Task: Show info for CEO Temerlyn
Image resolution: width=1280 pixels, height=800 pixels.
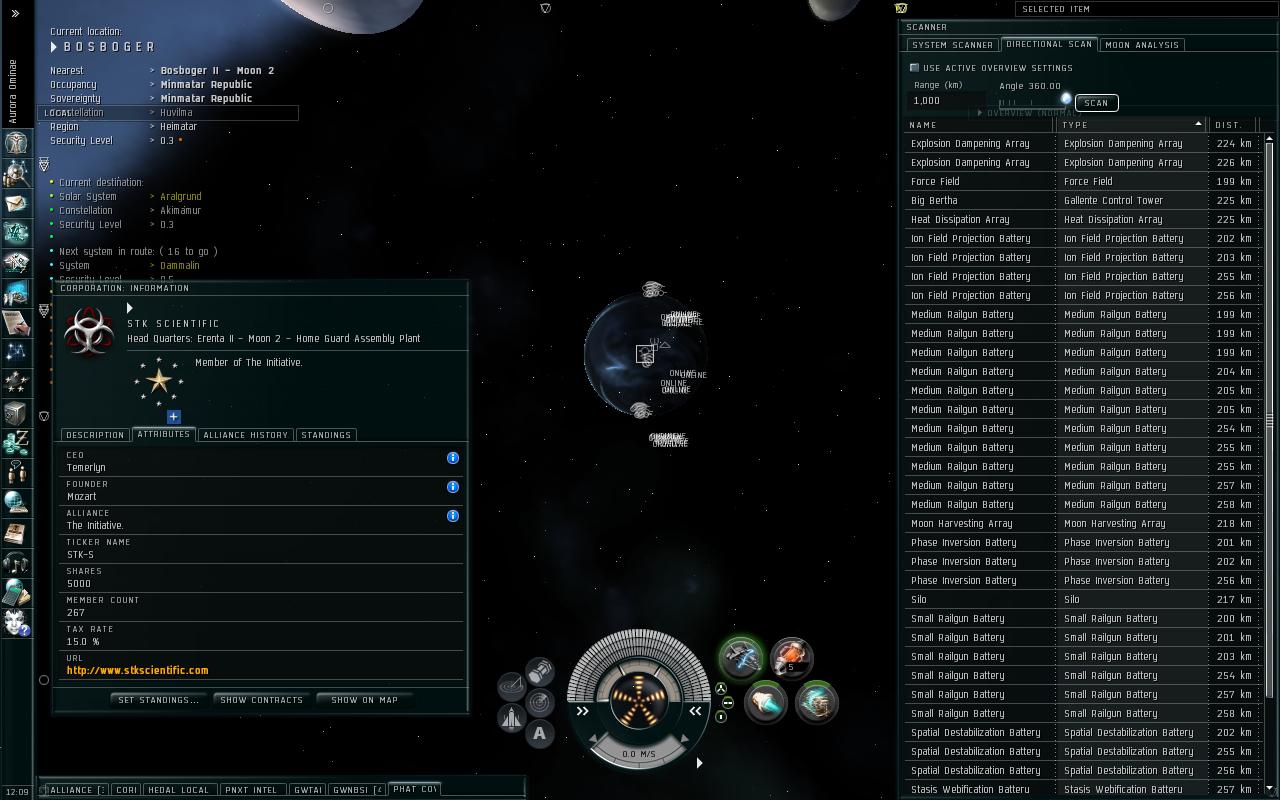Action: click(x=453, y=458)
